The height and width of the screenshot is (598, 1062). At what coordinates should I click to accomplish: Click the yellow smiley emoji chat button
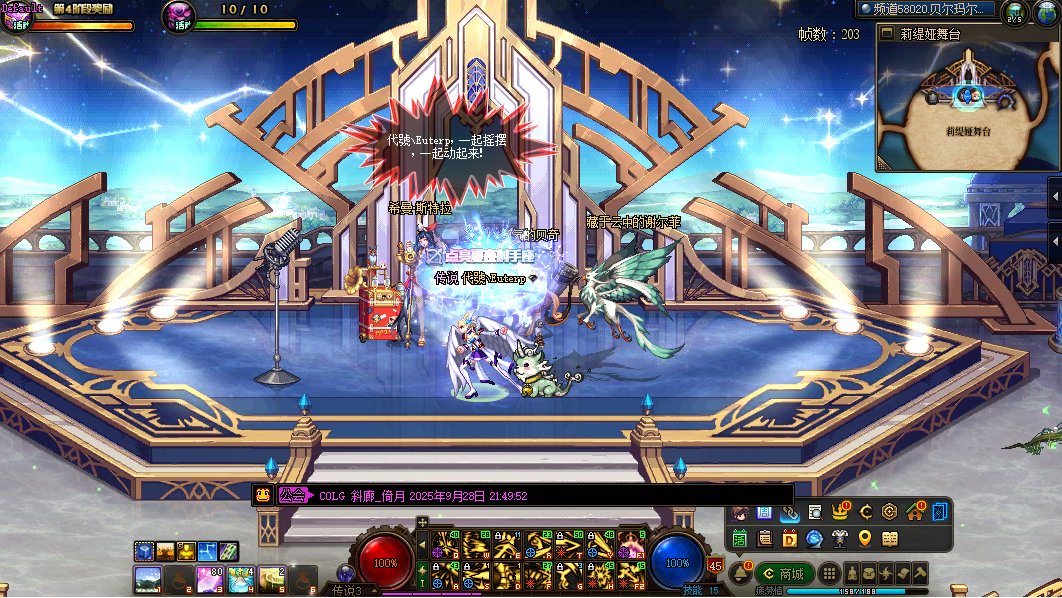263,495
